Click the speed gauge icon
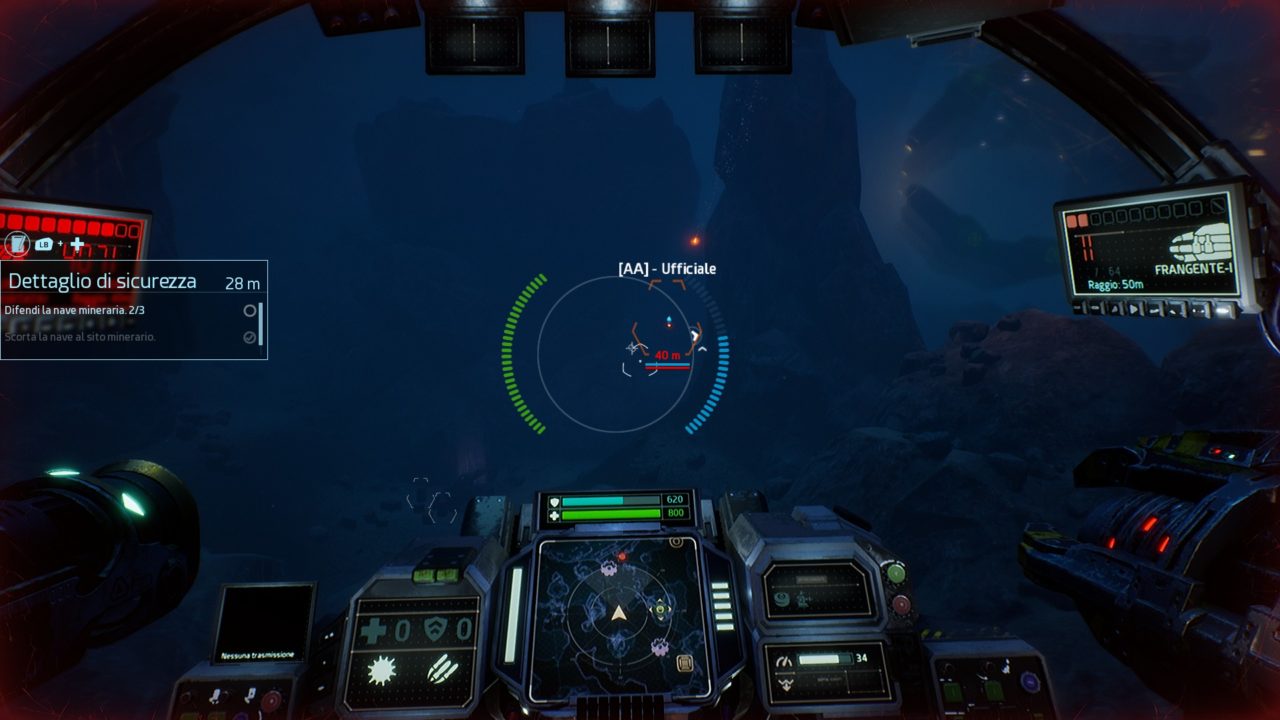1280x720 pixels. (x=783, y=660)
